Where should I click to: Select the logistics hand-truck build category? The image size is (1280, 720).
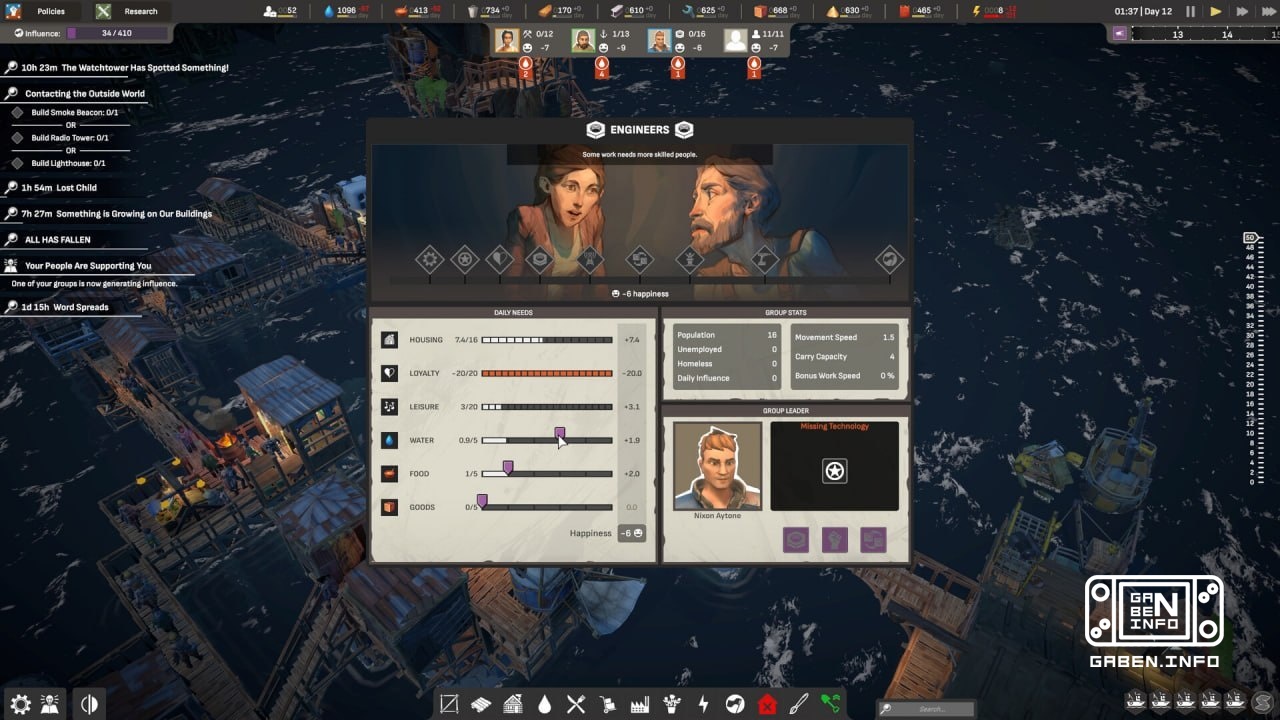pyautogui.click(x=607, y=703)
